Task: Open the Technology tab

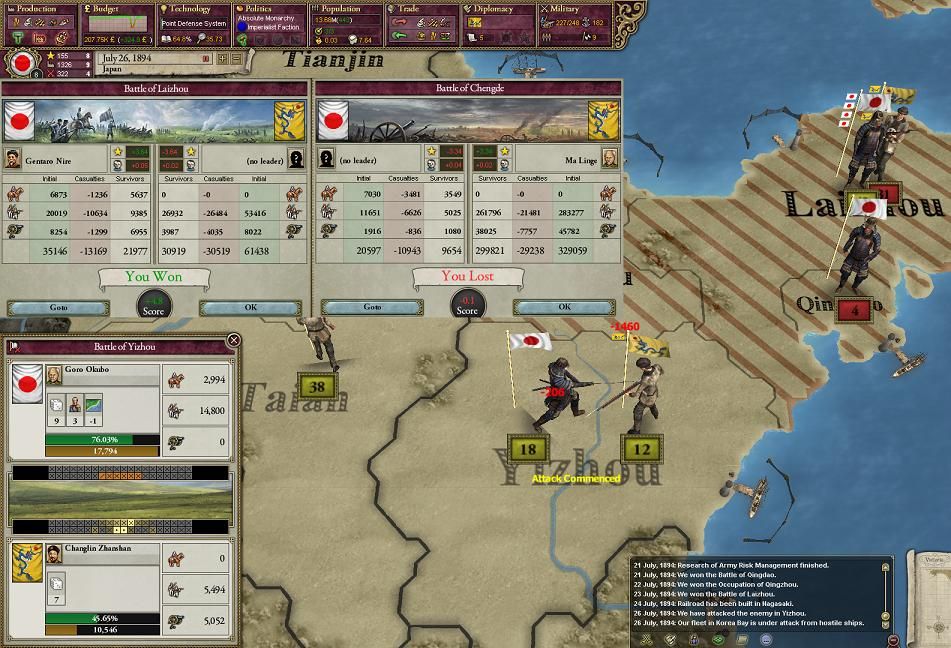Action: [192, 9]
